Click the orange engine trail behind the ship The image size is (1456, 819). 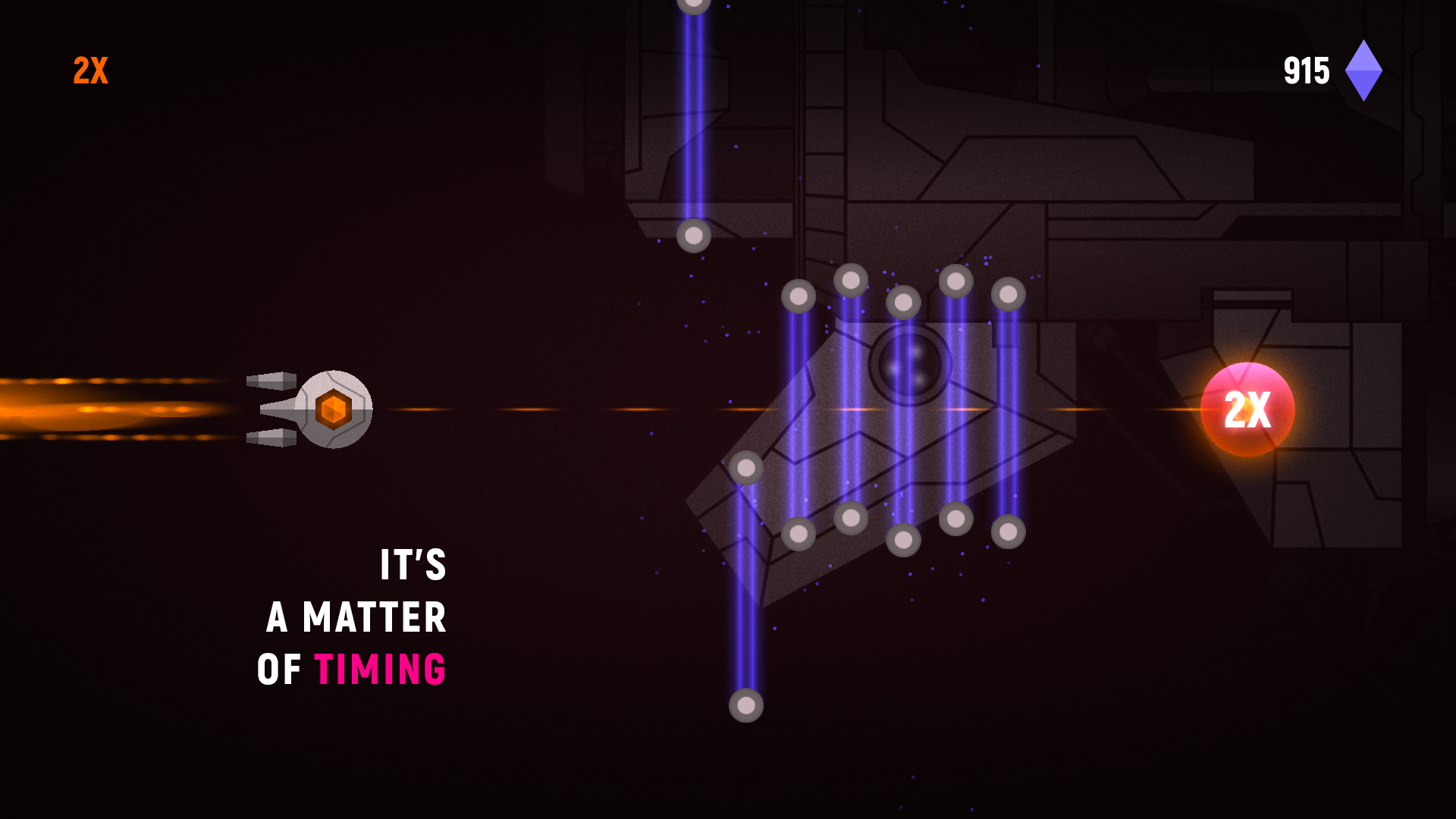[99, 409]
